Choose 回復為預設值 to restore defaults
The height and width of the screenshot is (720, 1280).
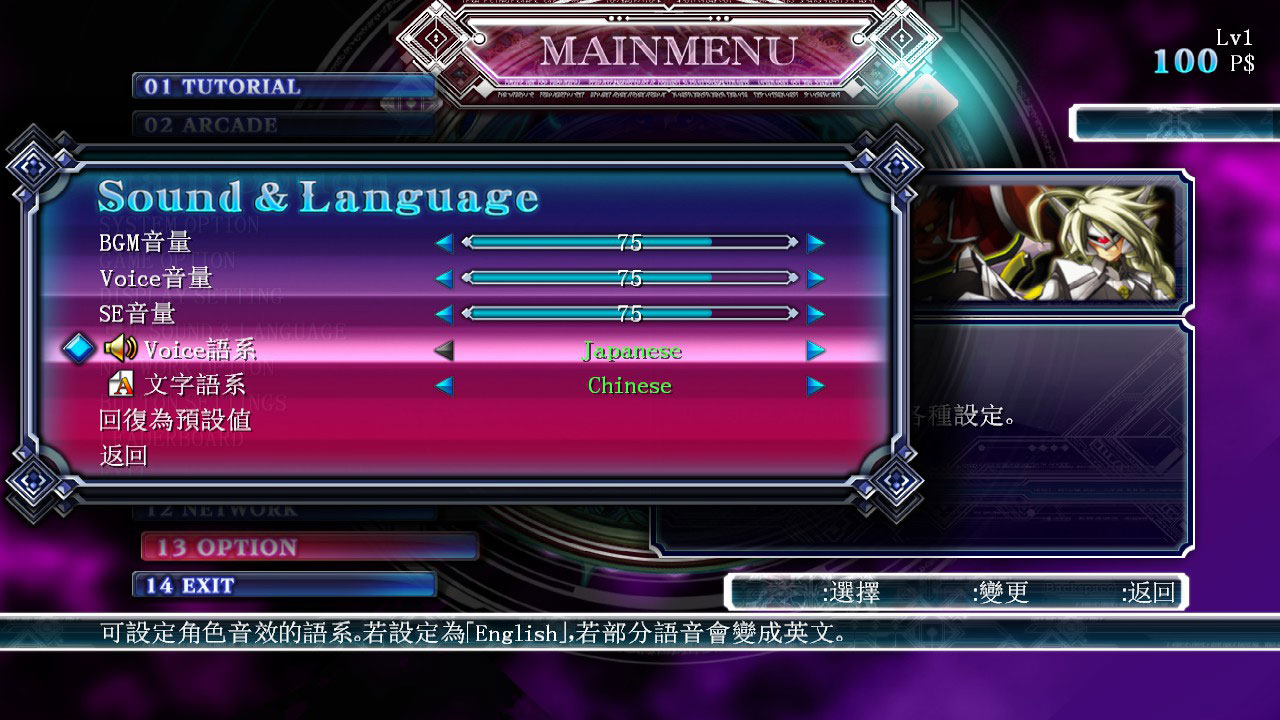coord(177,420)
